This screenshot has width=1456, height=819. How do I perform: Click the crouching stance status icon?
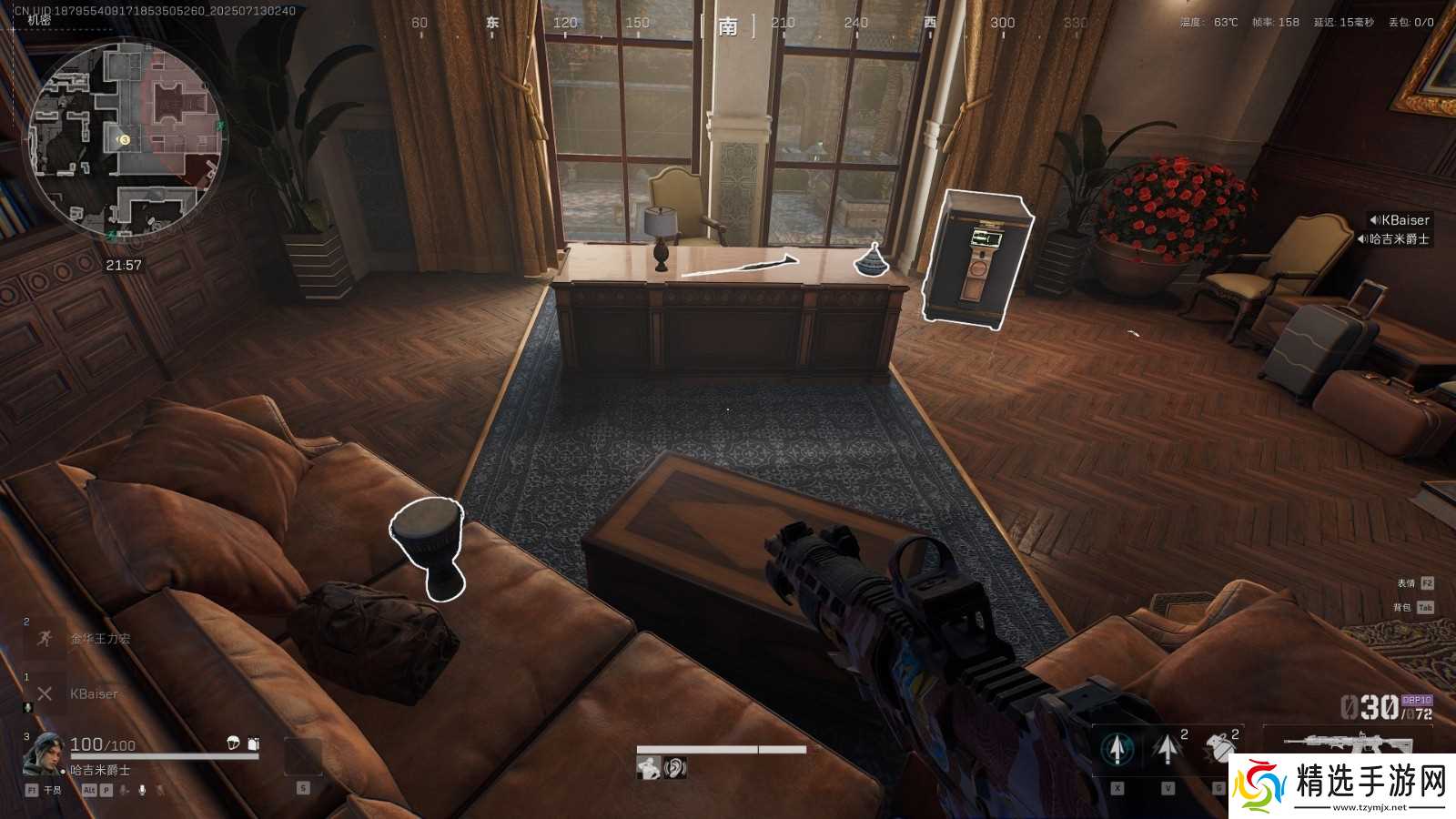[x=649, y=768]
